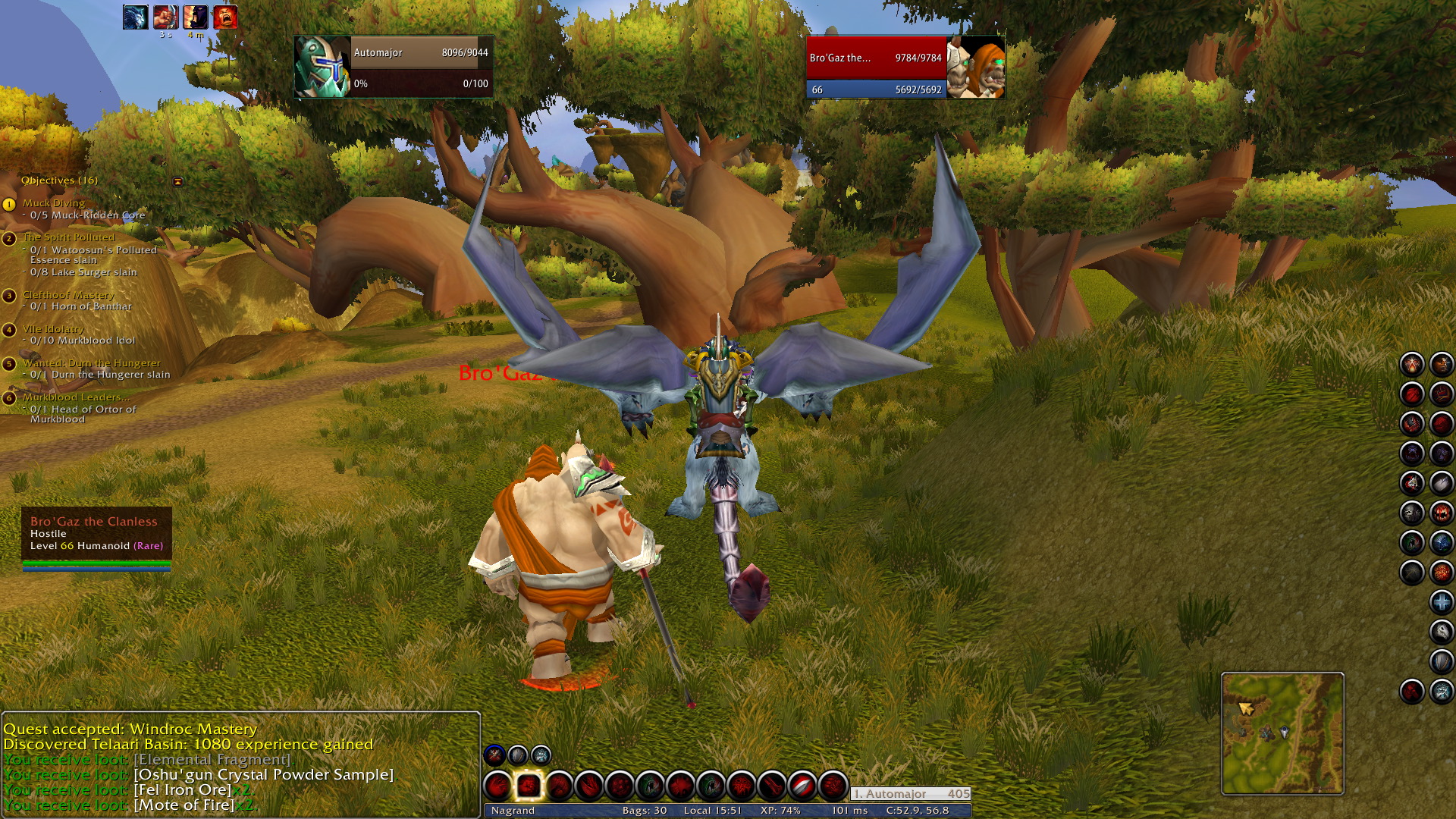Select The Spirit Polluted quest
Screen dimensions: 1456x819
pos(68,237)
